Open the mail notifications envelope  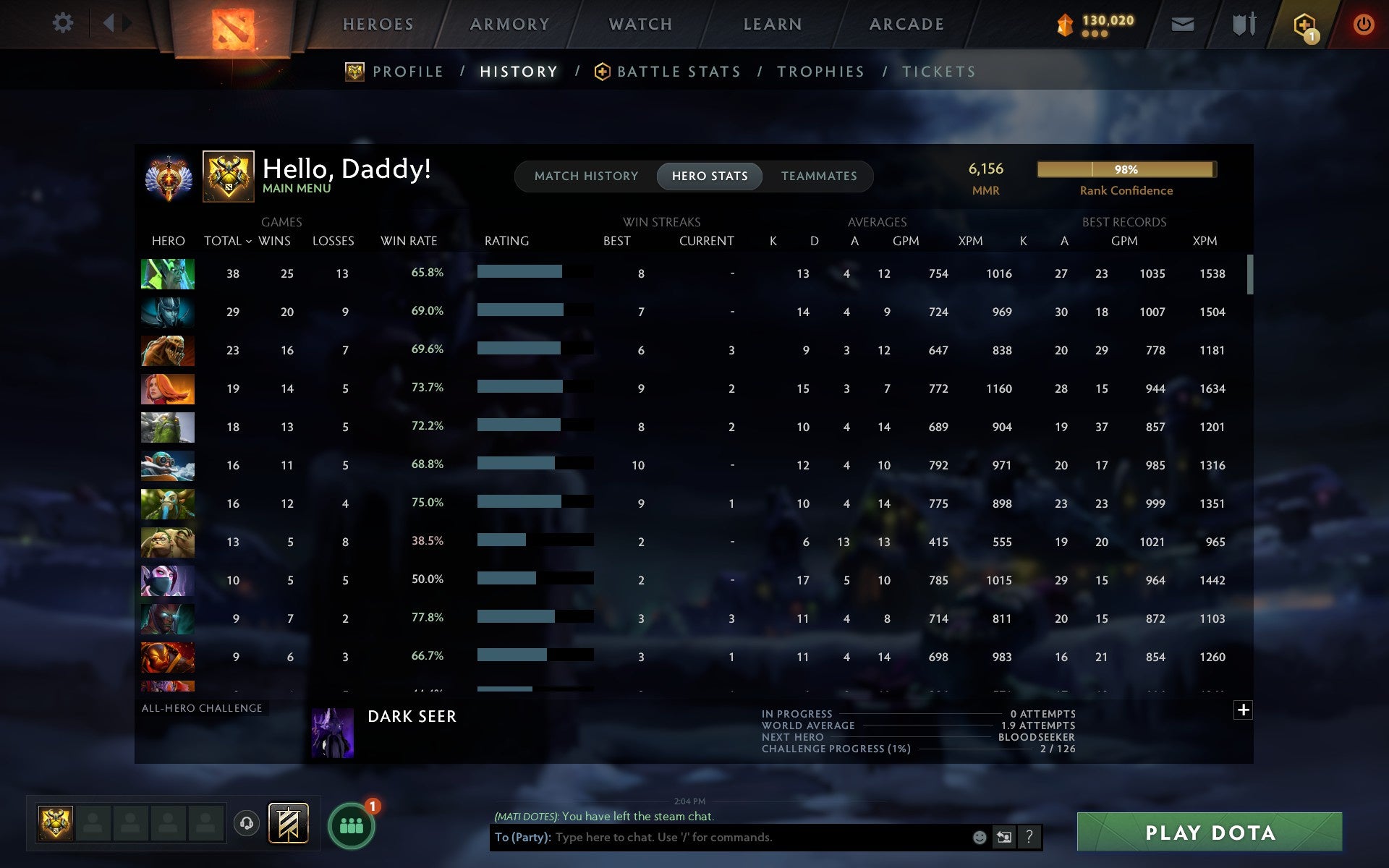[x=1181, y=23]
